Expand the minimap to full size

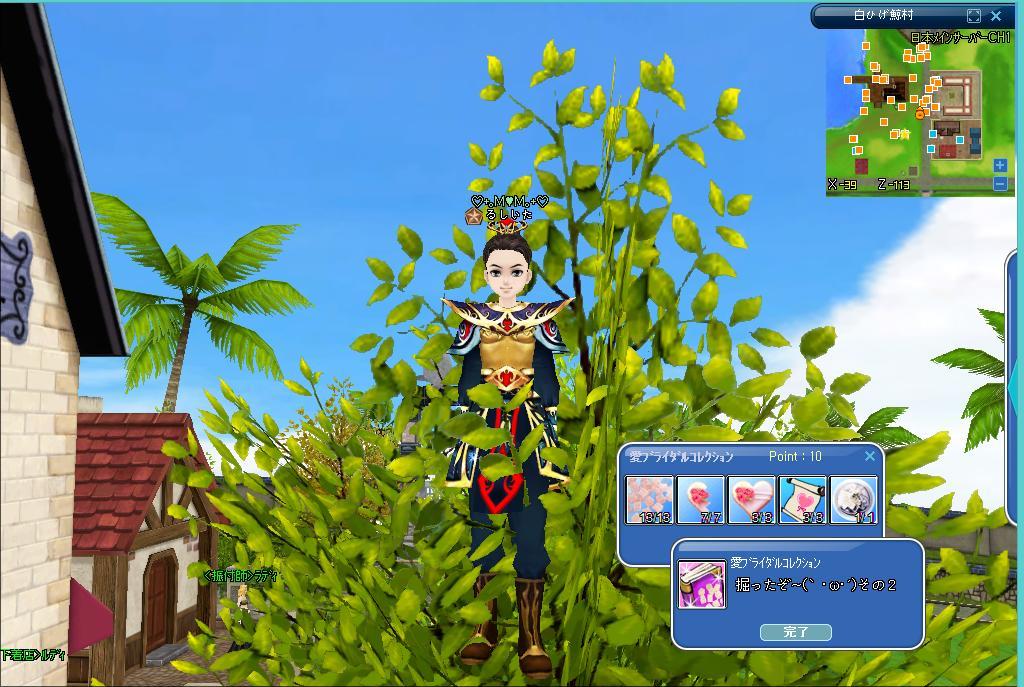[974, 16]
